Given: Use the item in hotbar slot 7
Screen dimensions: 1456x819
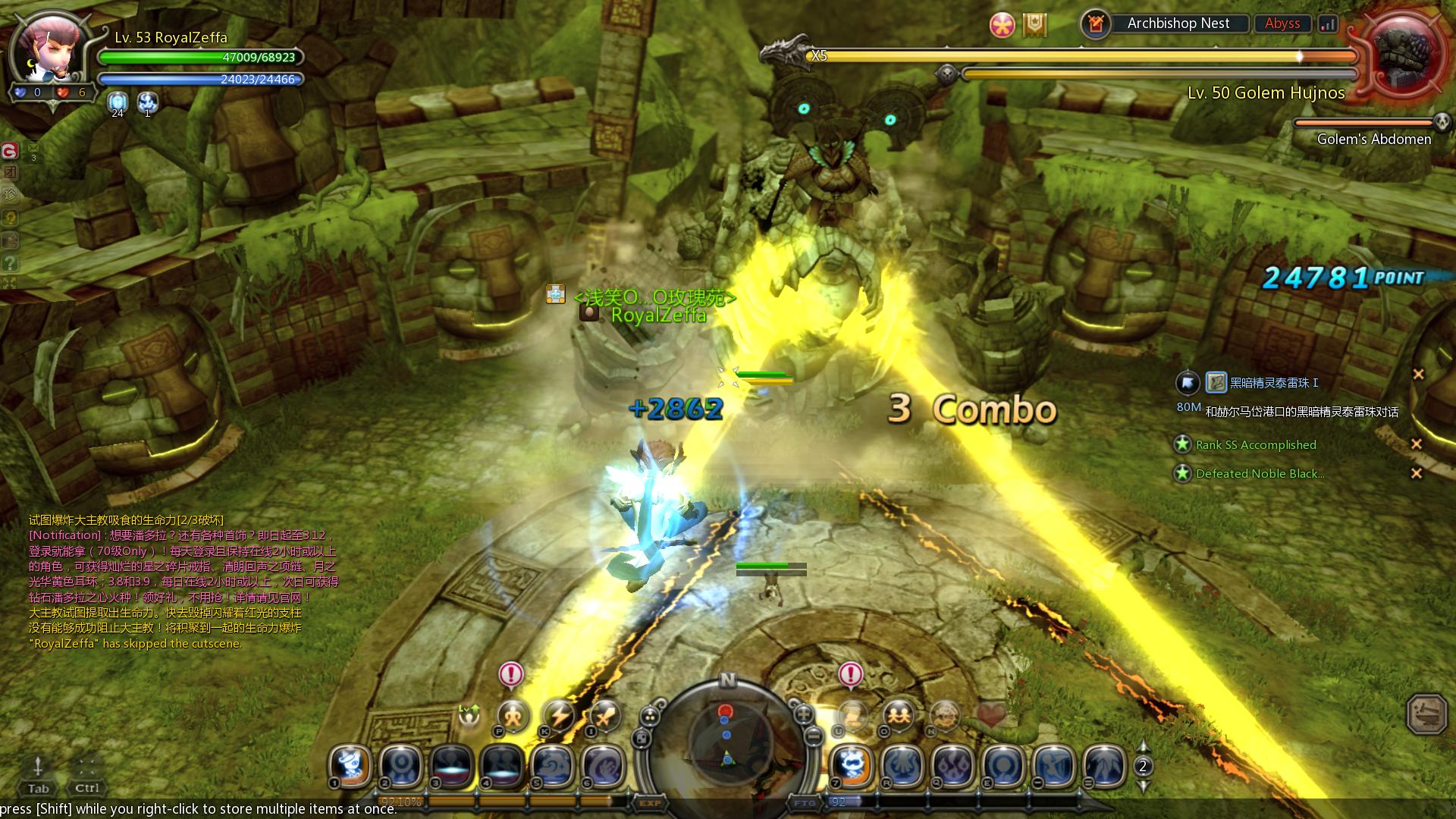Looking at the screenshot, I should click(852, 766).
